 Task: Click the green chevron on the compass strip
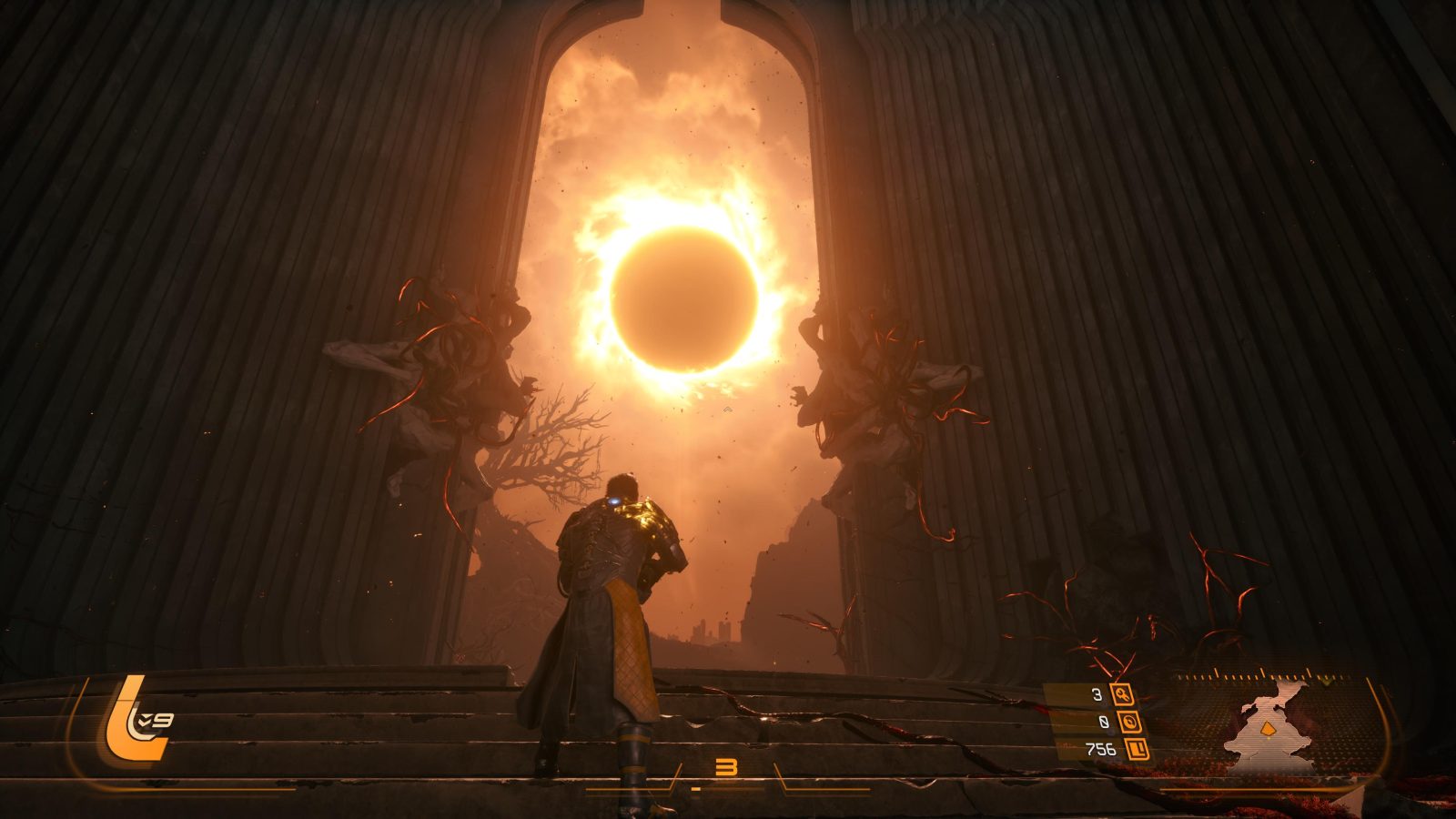pos(1324,682)
